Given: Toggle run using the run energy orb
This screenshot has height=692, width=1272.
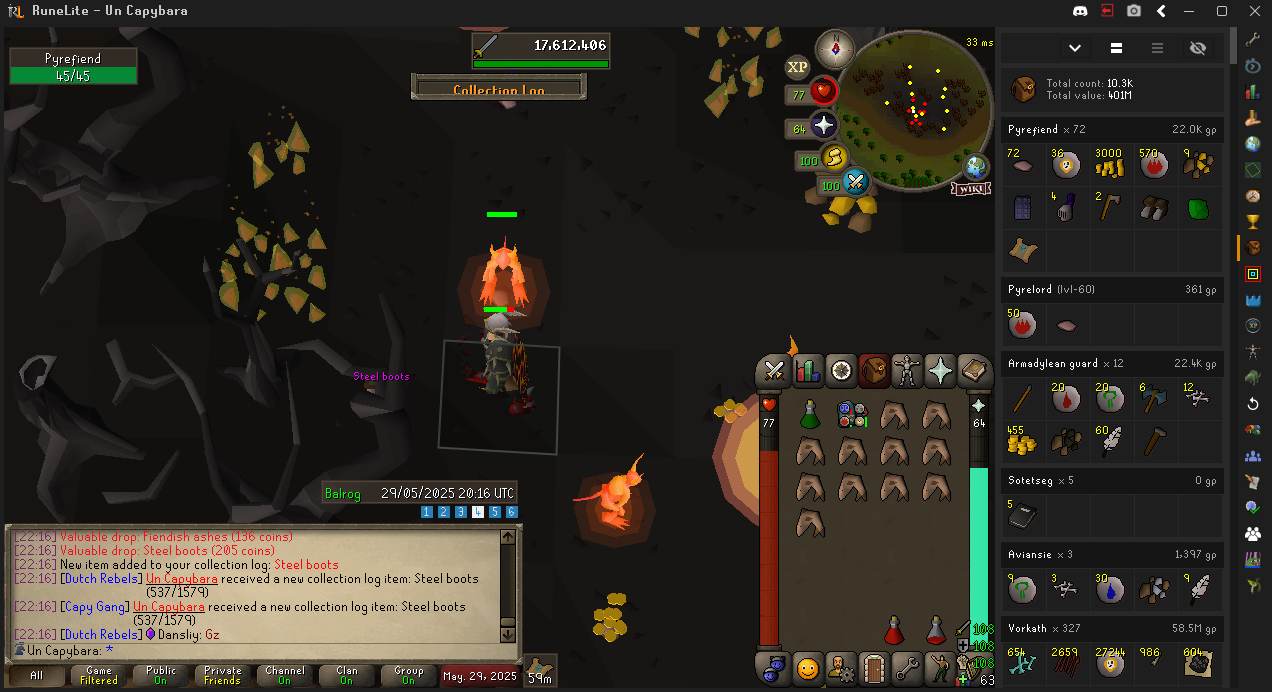Looking at the screenshot, I should 834,158.
